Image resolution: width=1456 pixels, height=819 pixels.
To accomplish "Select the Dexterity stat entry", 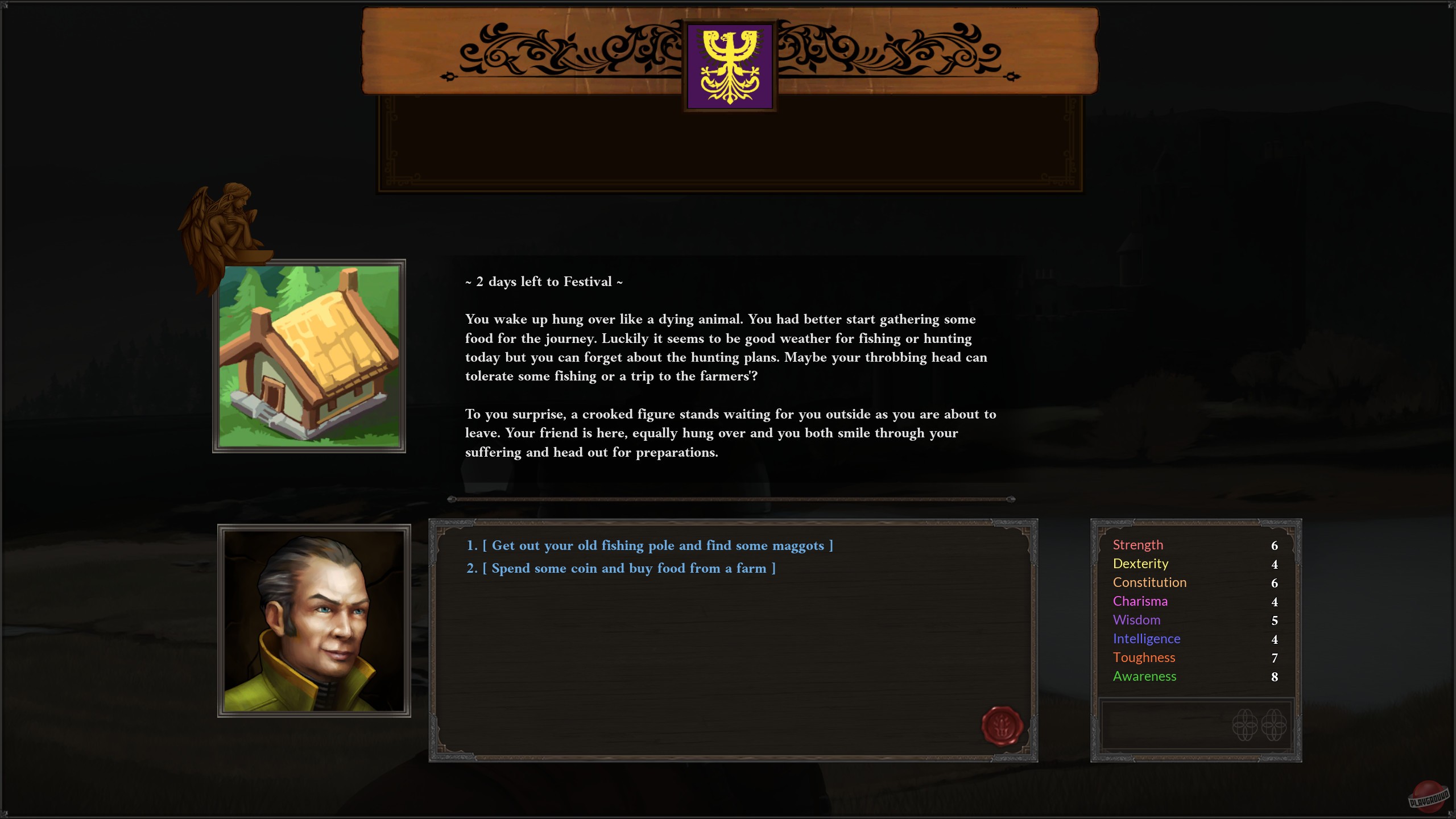I will (x=1140, y=564).
